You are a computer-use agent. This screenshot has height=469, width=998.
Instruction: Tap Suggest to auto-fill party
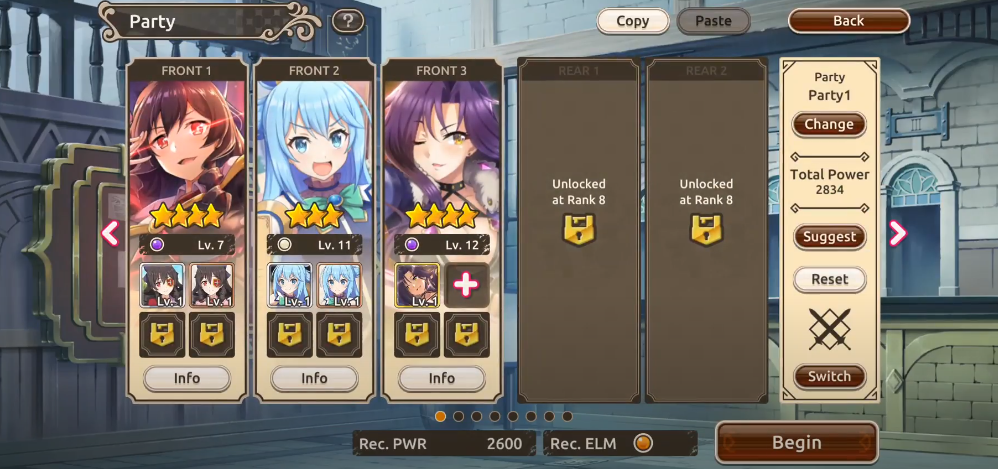click(829, 237)
